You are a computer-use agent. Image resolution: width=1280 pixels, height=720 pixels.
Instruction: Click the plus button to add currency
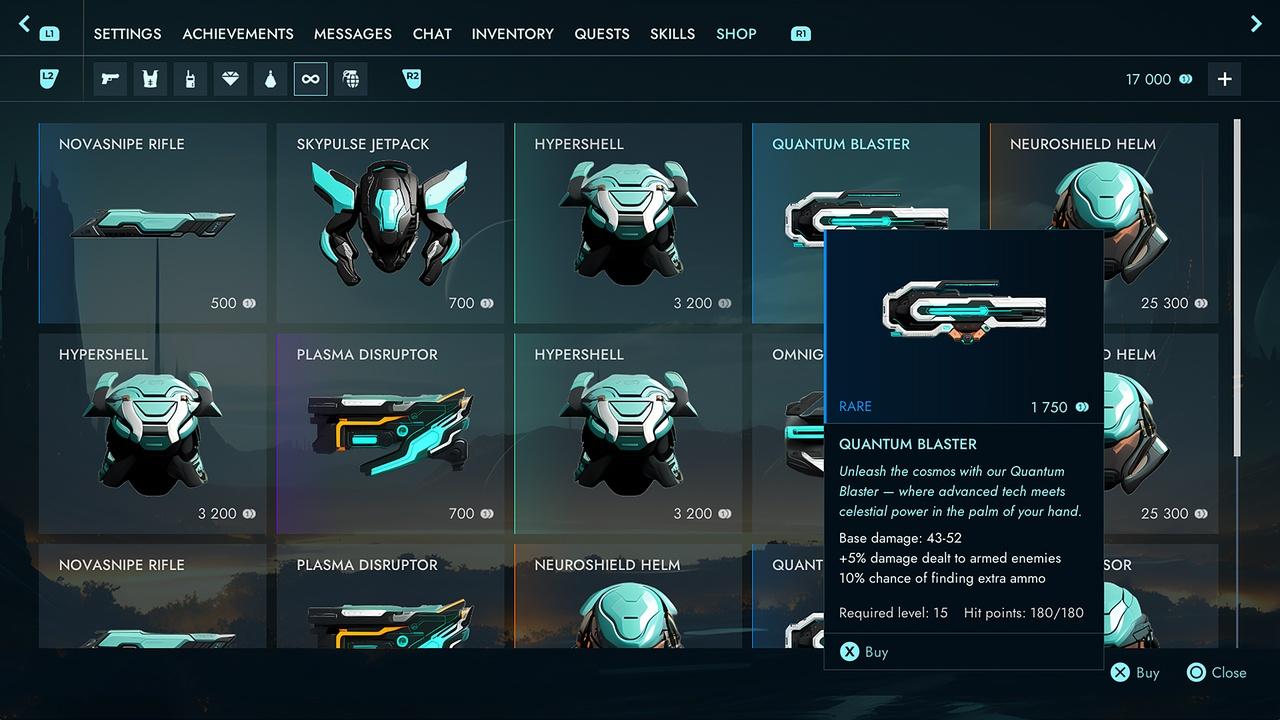pyautogui.click(x=1224, y=79)
